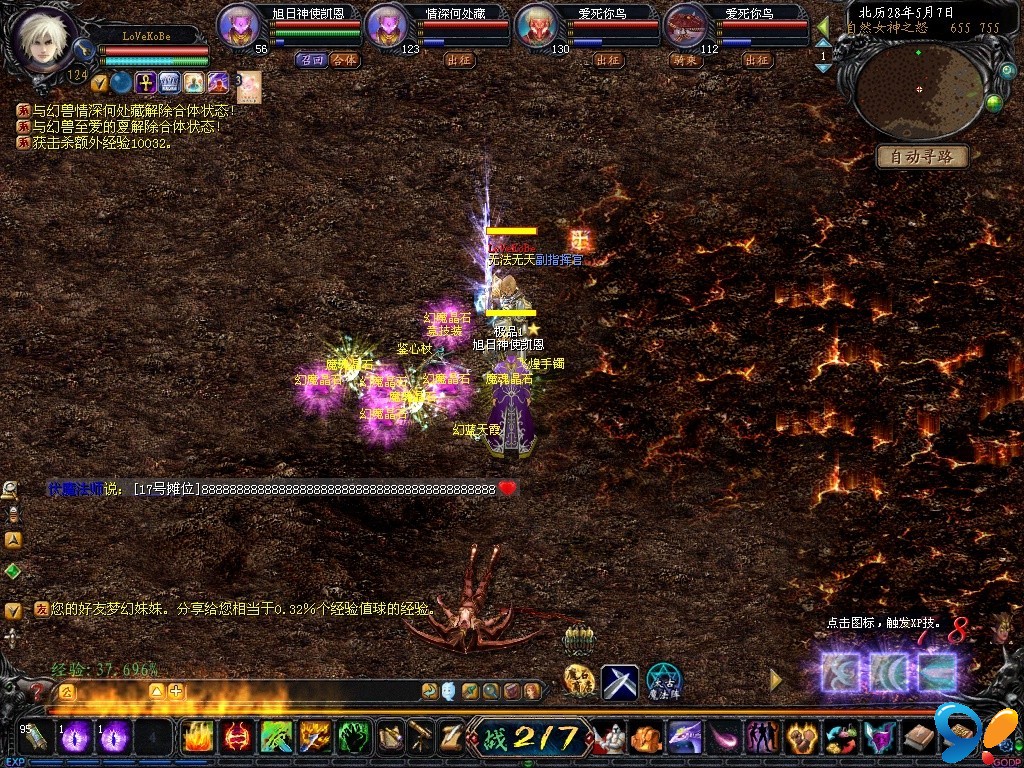The image size is (1024, 768).
Task: Click the red heart in chat message
Action: 508,489
